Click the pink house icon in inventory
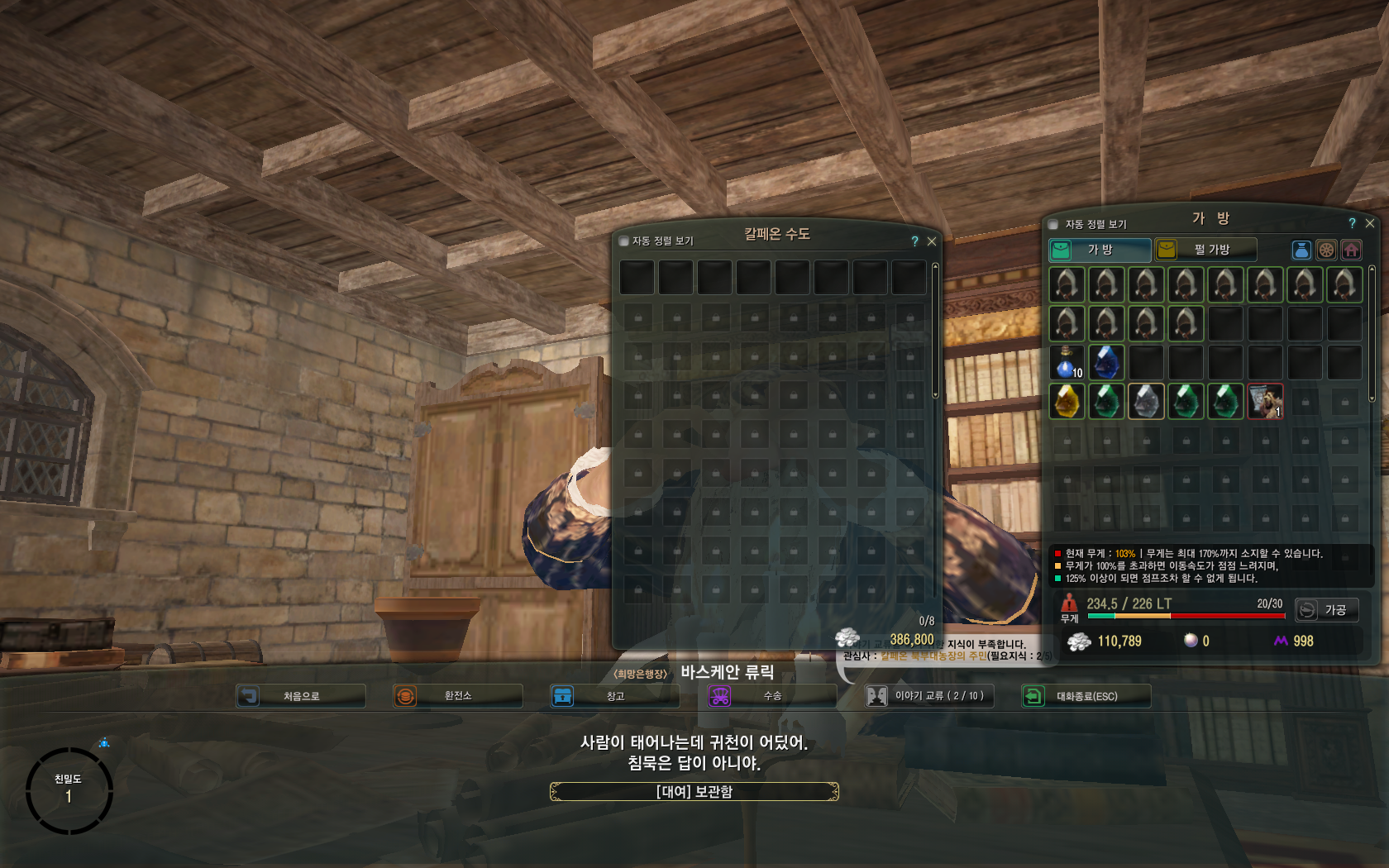This screenshot has width=1389, height=868. click(x=1351, y=250)
